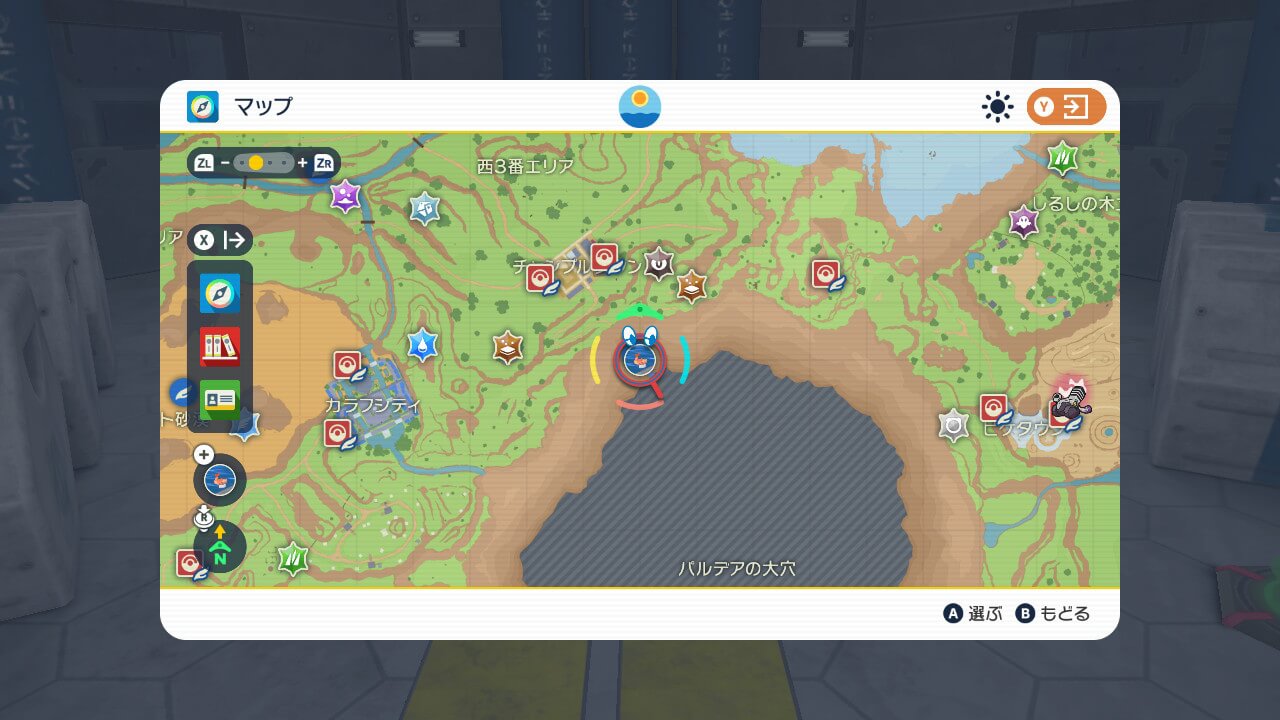Adjust the map zoom level slider
1280x720 pixels.
tap(264, 162)
